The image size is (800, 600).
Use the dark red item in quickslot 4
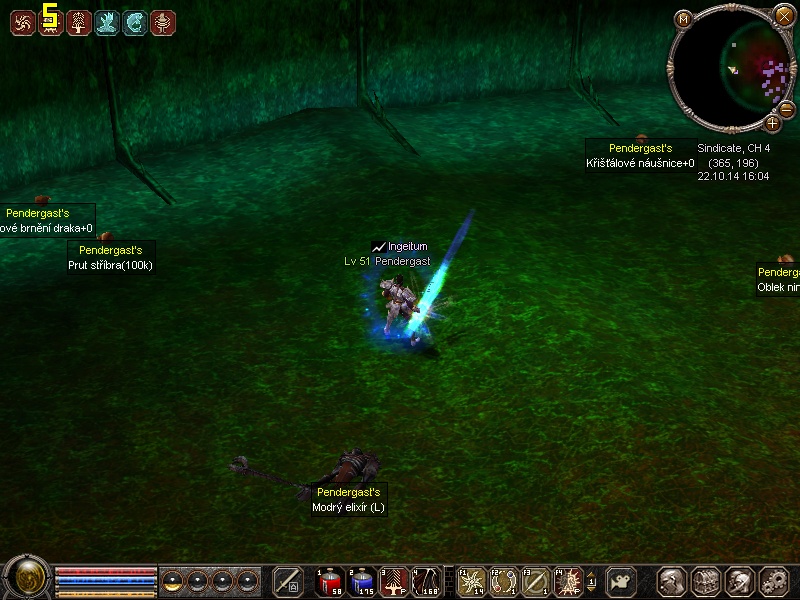pyautogui.click(x=426, y=581)
